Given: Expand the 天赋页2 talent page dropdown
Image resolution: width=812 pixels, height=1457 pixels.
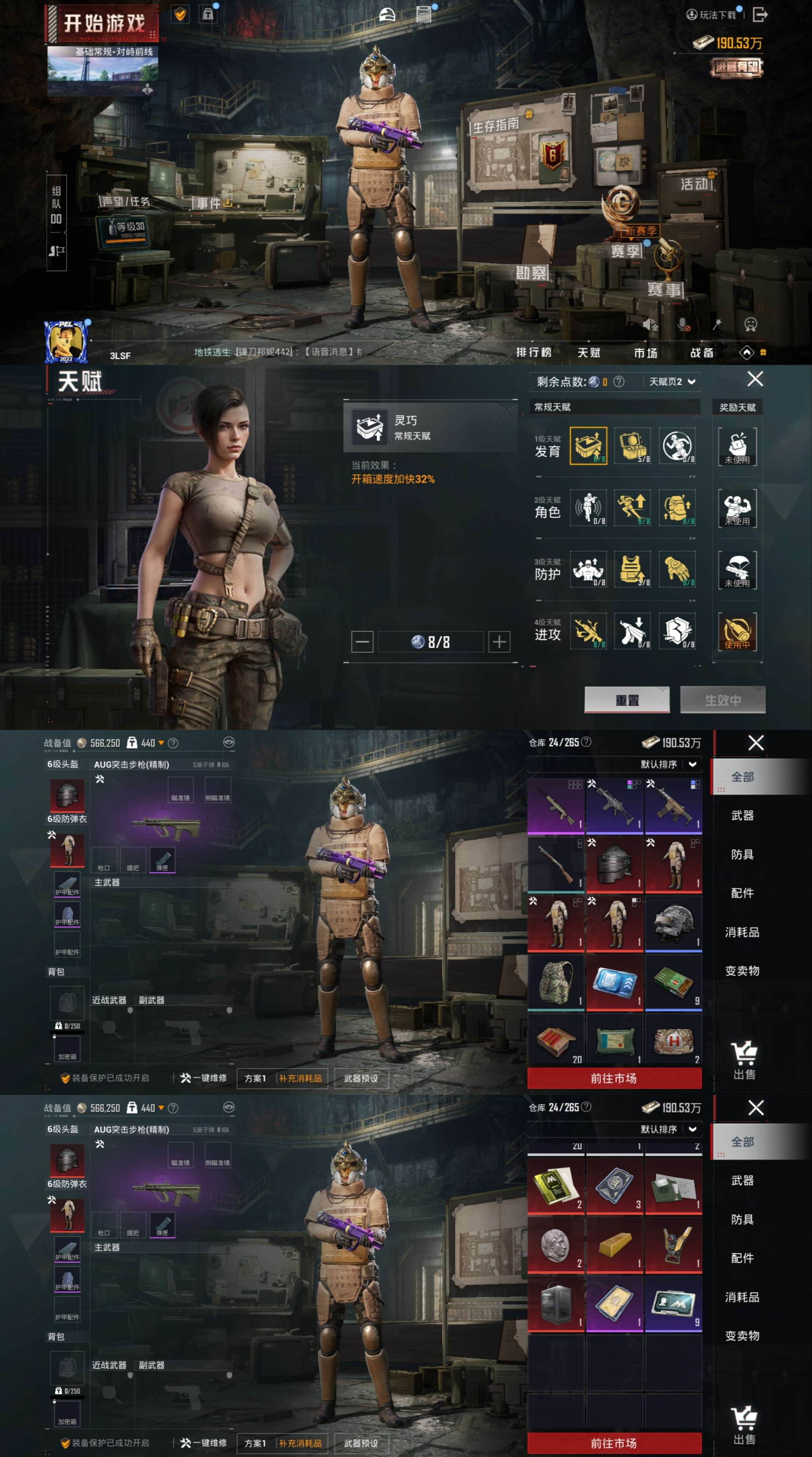Looking at the screenshot, I should 671,382.
